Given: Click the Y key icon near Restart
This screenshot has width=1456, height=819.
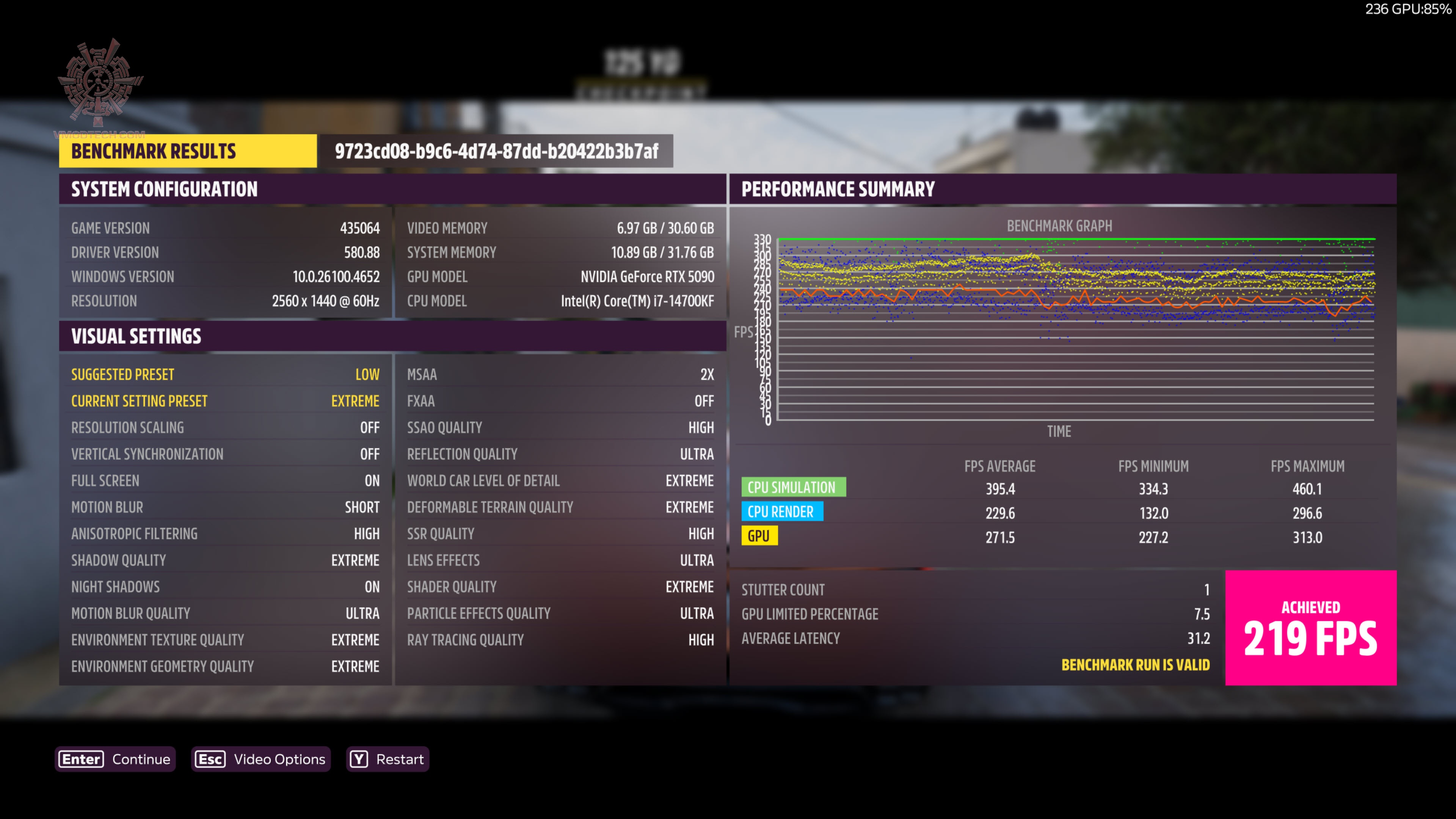Looking at the screenshot, I should pos(359,759).
